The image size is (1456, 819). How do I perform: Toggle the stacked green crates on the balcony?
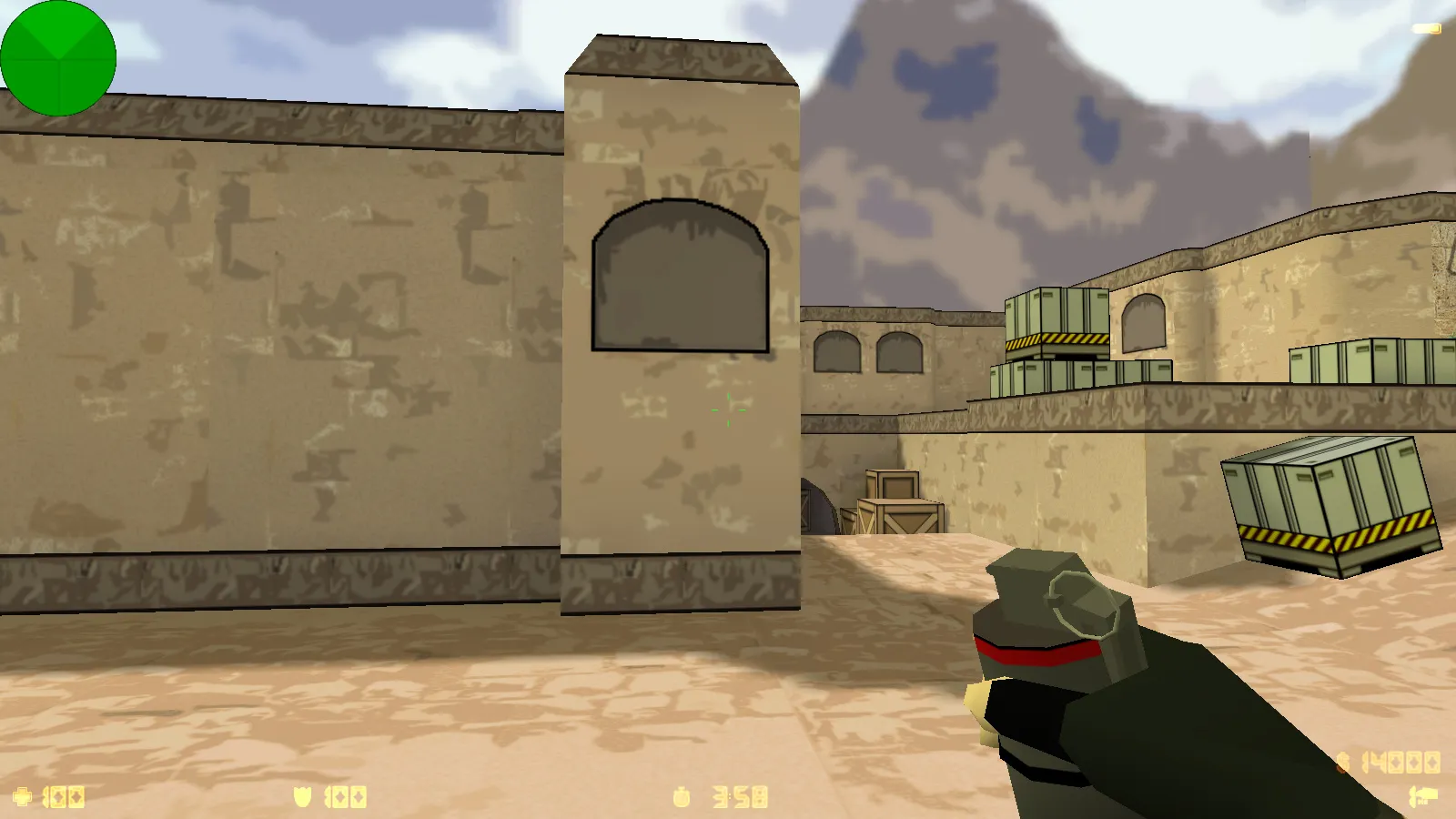[1056, 328]
